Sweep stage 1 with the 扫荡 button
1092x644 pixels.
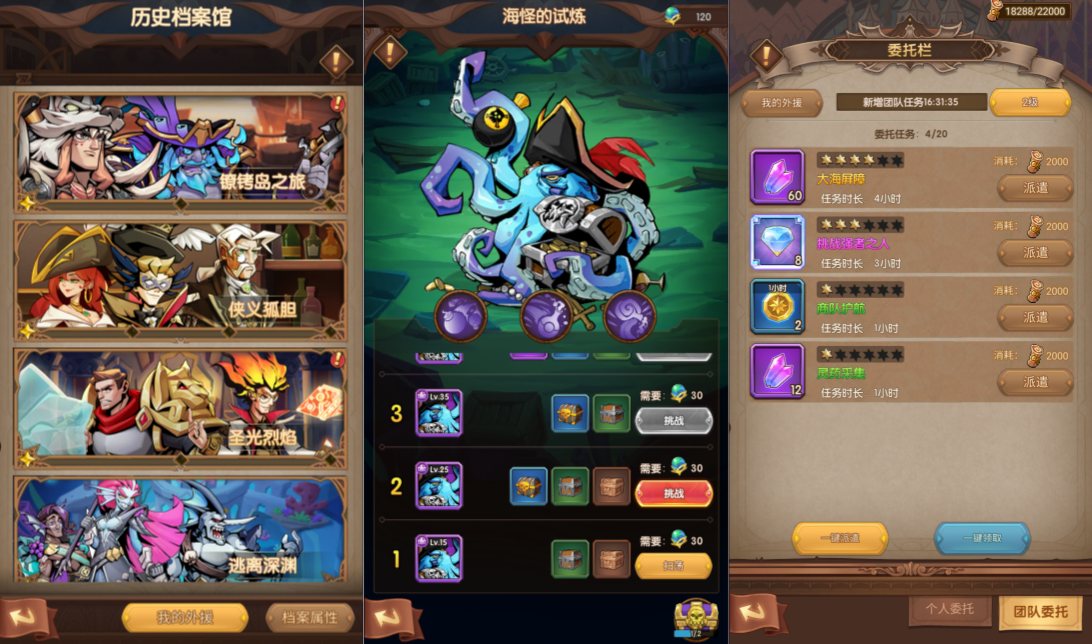click(x=674, y=566)
